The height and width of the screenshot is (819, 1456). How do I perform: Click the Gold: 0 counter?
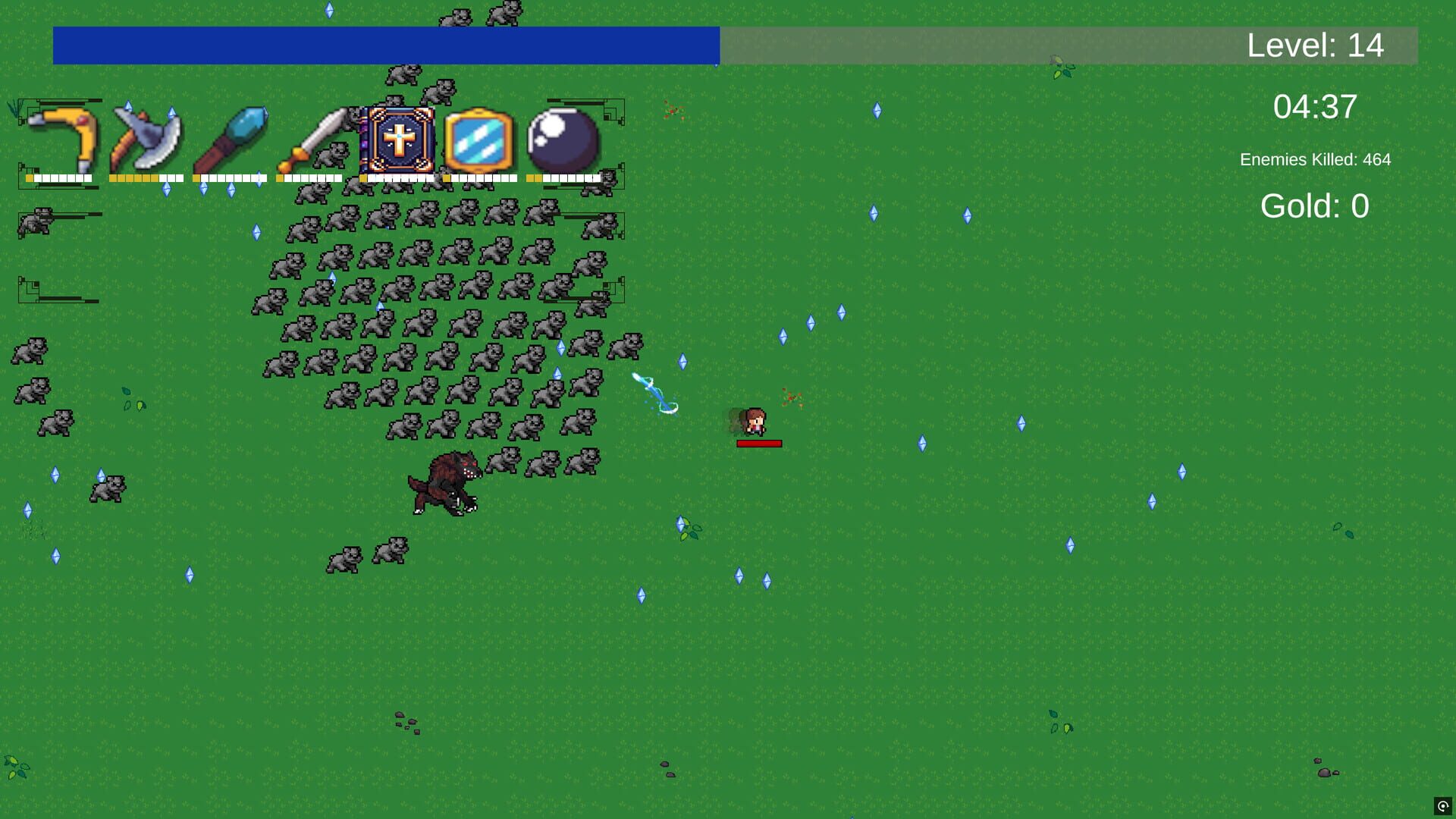[1314, 205]
